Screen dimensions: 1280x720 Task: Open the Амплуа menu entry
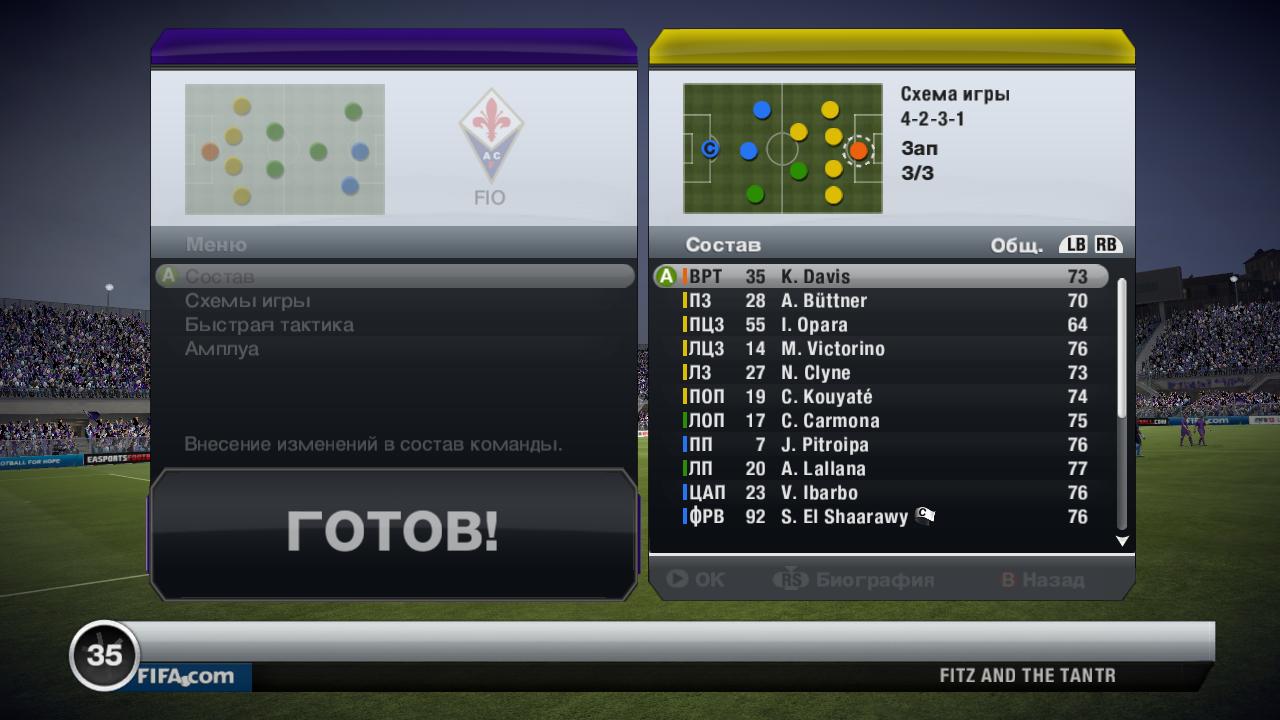(221, 348)
